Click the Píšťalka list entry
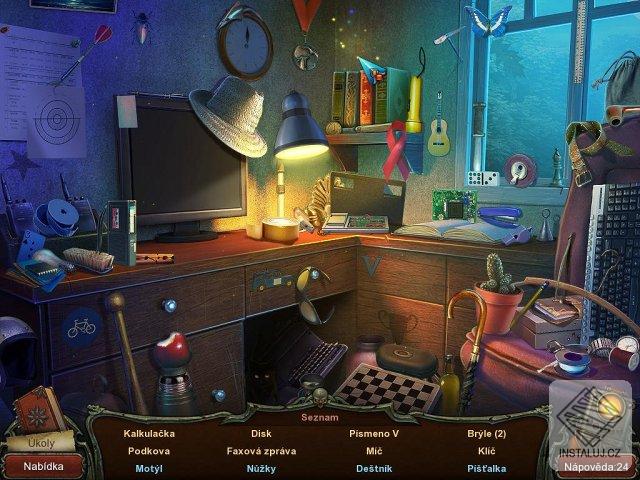The width and height of the screenshot is (640, 480). click(x=486, y=468)
